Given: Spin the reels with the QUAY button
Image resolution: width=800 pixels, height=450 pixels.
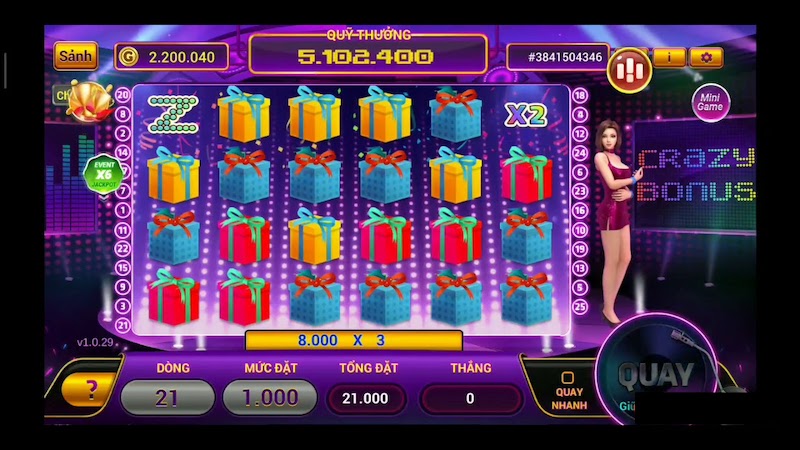Looking at the screenshot, I should (x=655, y=377).
